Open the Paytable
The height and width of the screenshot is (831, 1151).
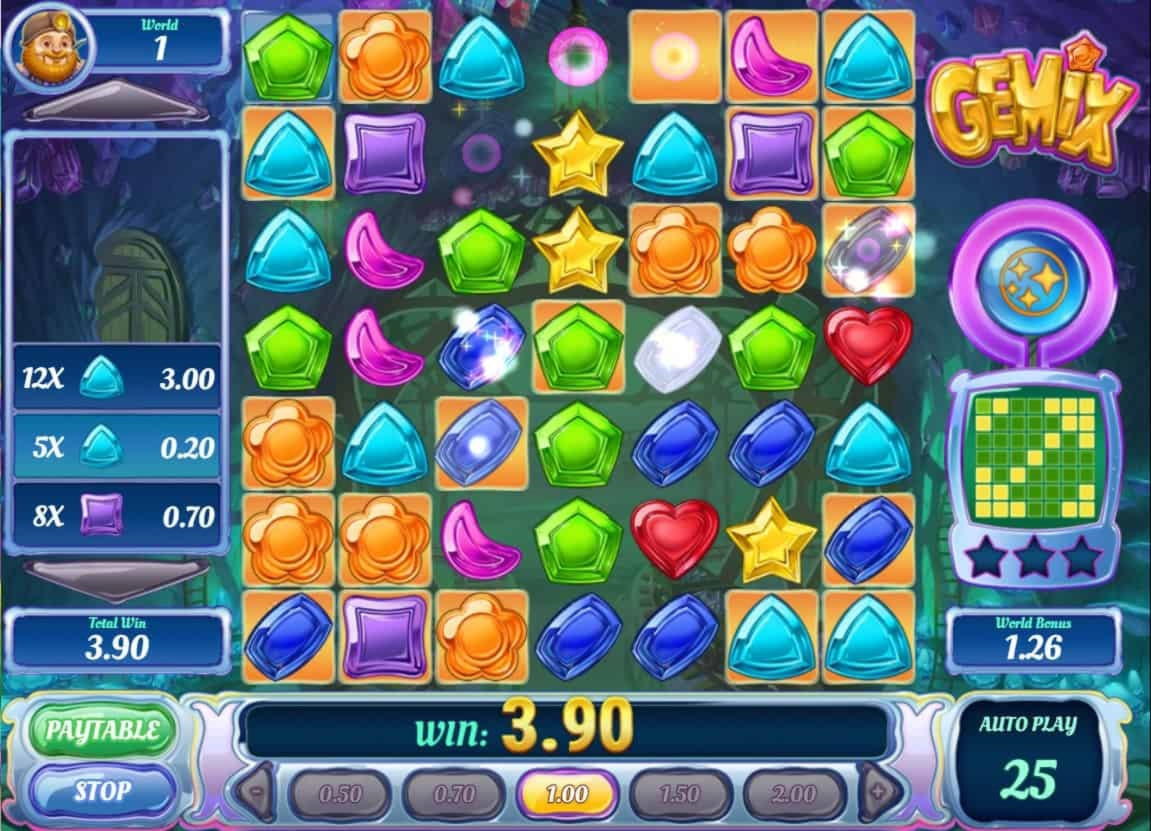(101, 730)
